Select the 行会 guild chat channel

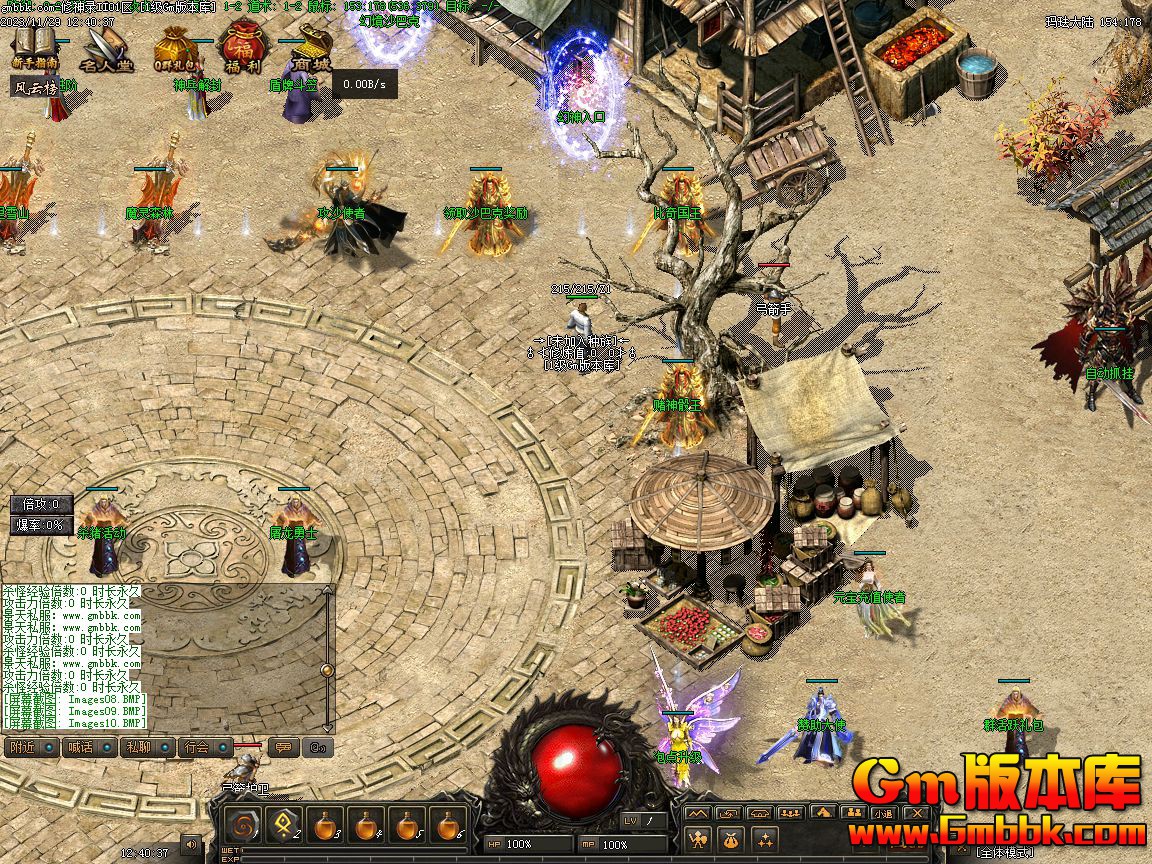click(x=197, y=747)
